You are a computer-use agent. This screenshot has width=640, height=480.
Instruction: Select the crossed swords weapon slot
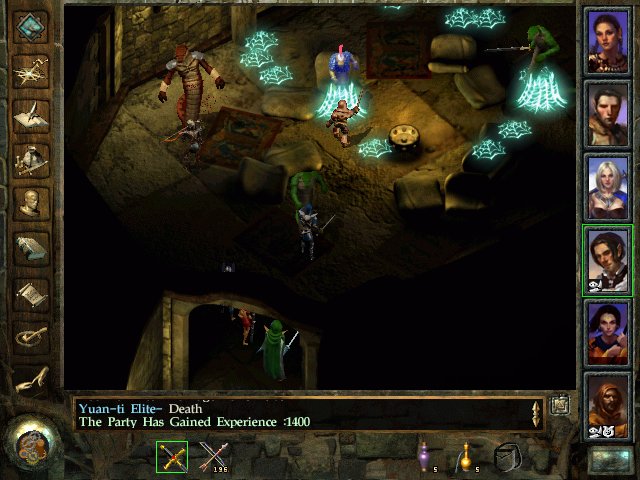click(x=172, y=457)
